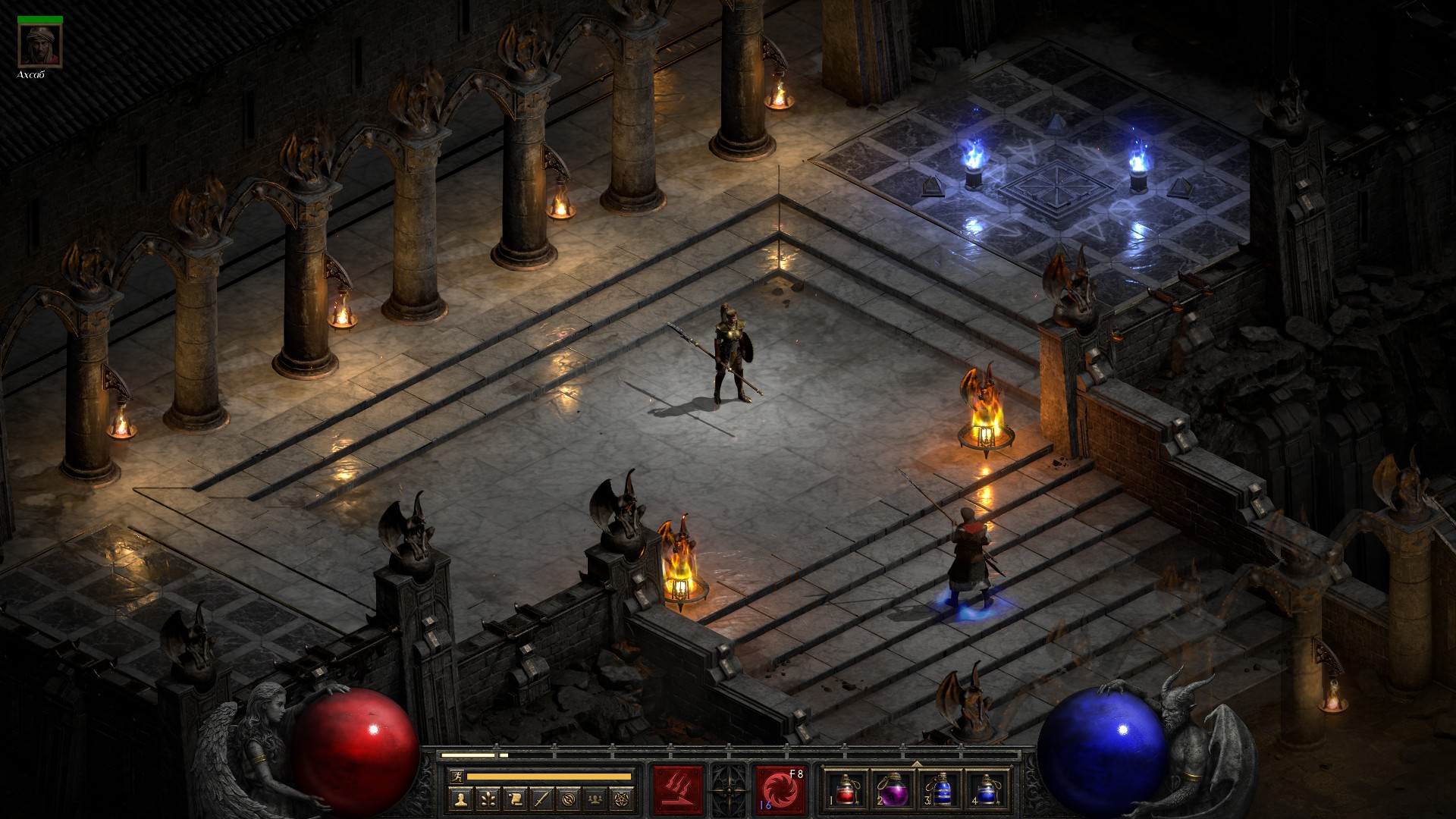Open the quest log scroll button
Viewport: 1456px width, 819px height.
point(514,799)
